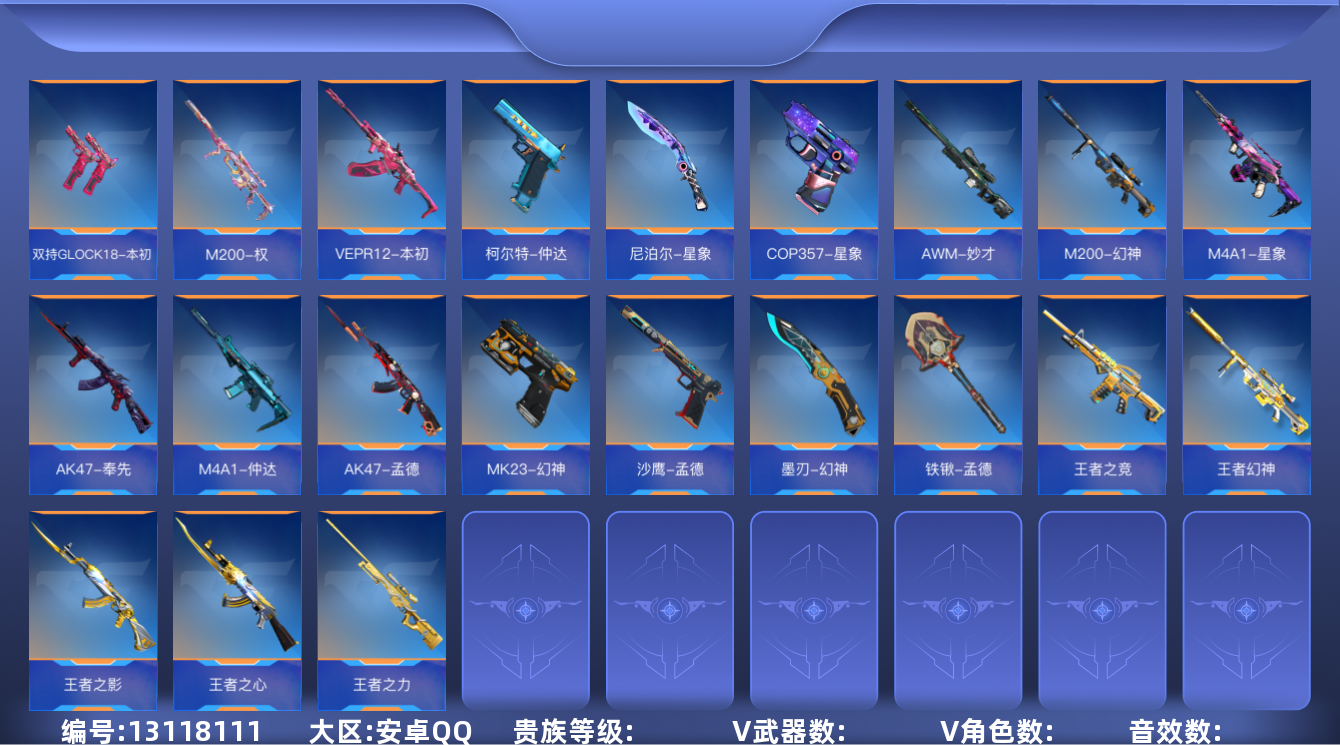Select the AK47-奉先 skin card

pos(93,395)
